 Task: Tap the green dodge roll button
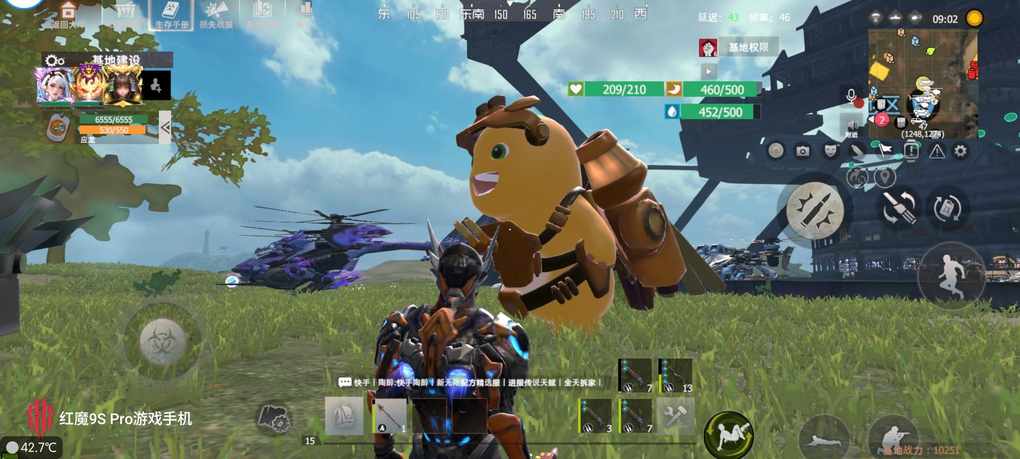[728, 436]
